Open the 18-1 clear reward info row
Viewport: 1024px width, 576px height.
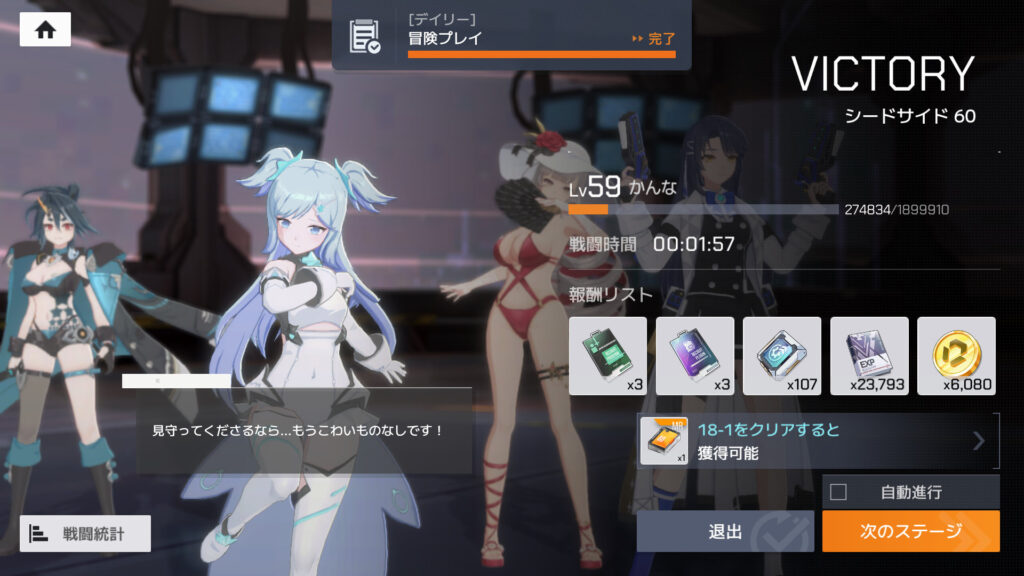817,441
